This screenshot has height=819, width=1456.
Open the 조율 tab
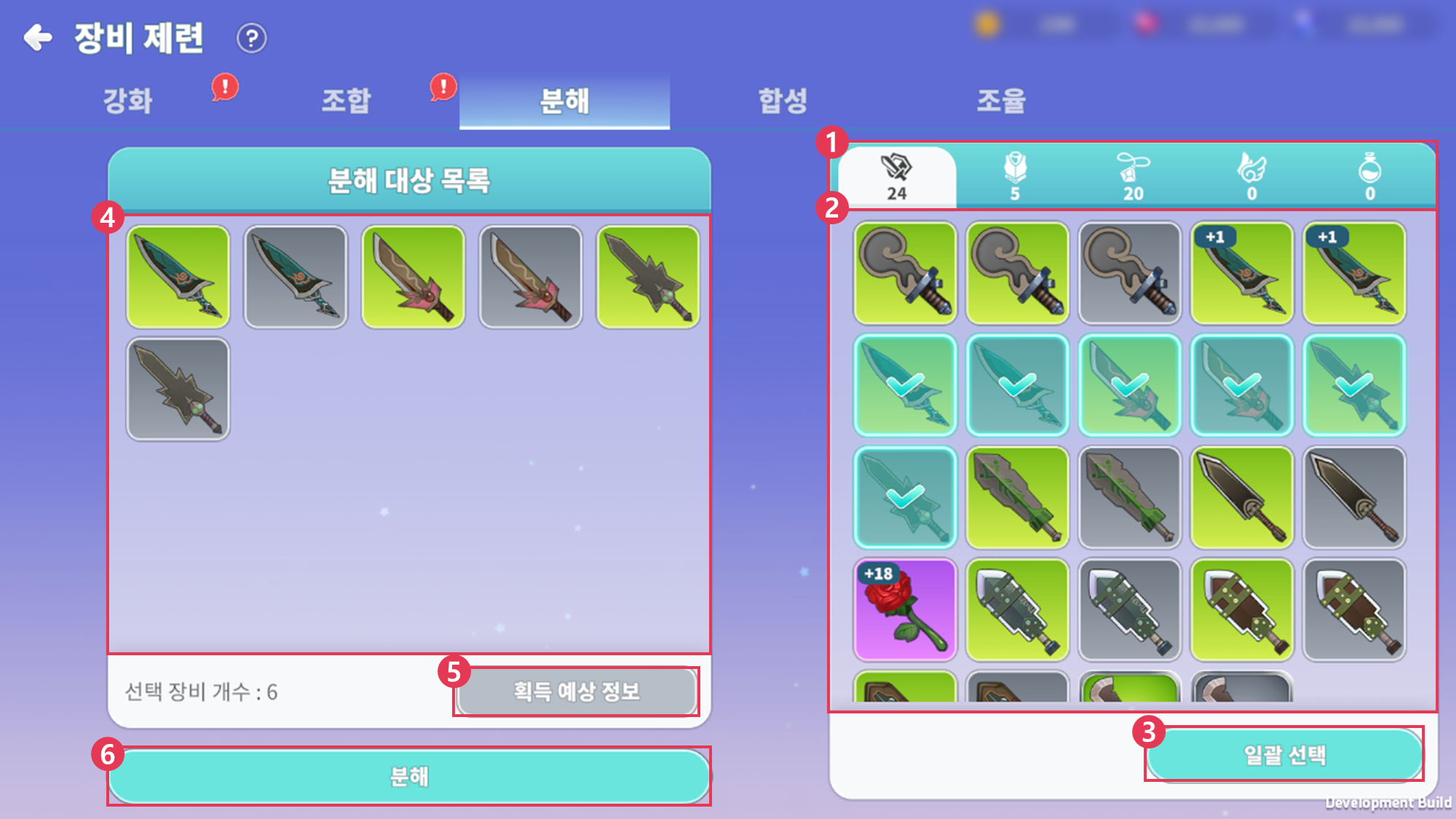click(1002, 100)
